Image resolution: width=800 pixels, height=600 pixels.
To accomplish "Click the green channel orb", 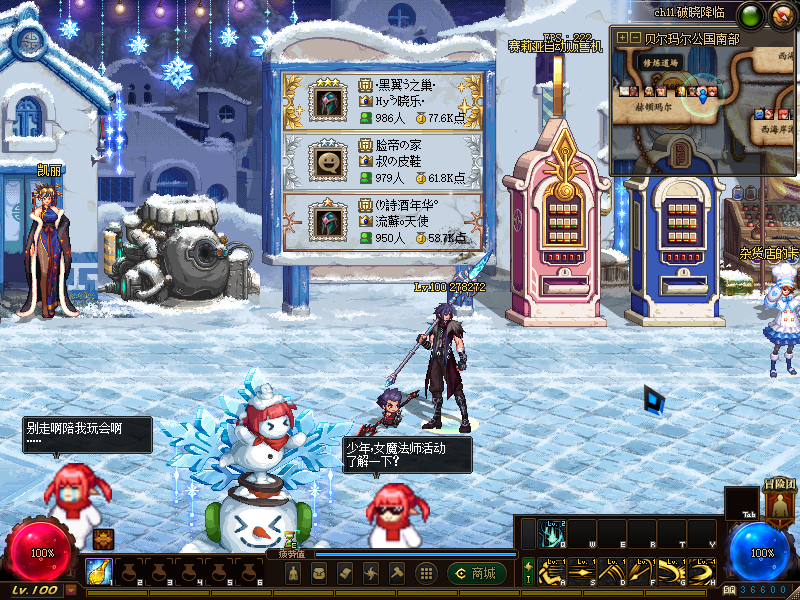I will pyautogui.click(x=750, y=15).
